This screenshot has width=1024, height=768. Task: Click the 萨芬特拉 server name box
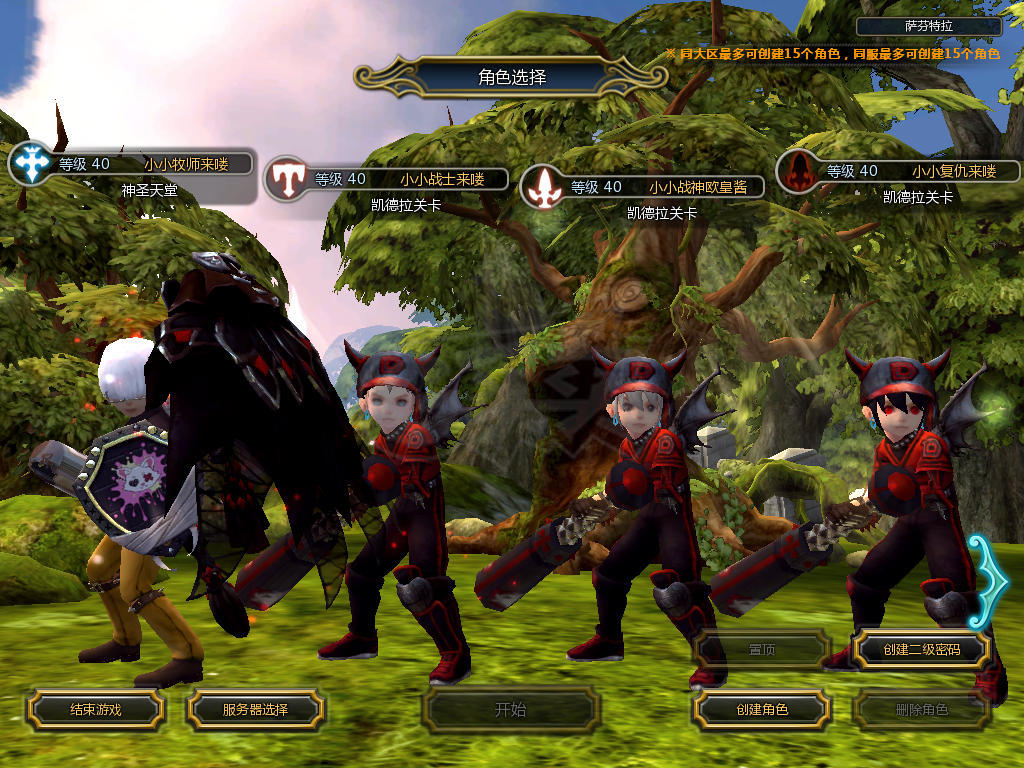928,27
